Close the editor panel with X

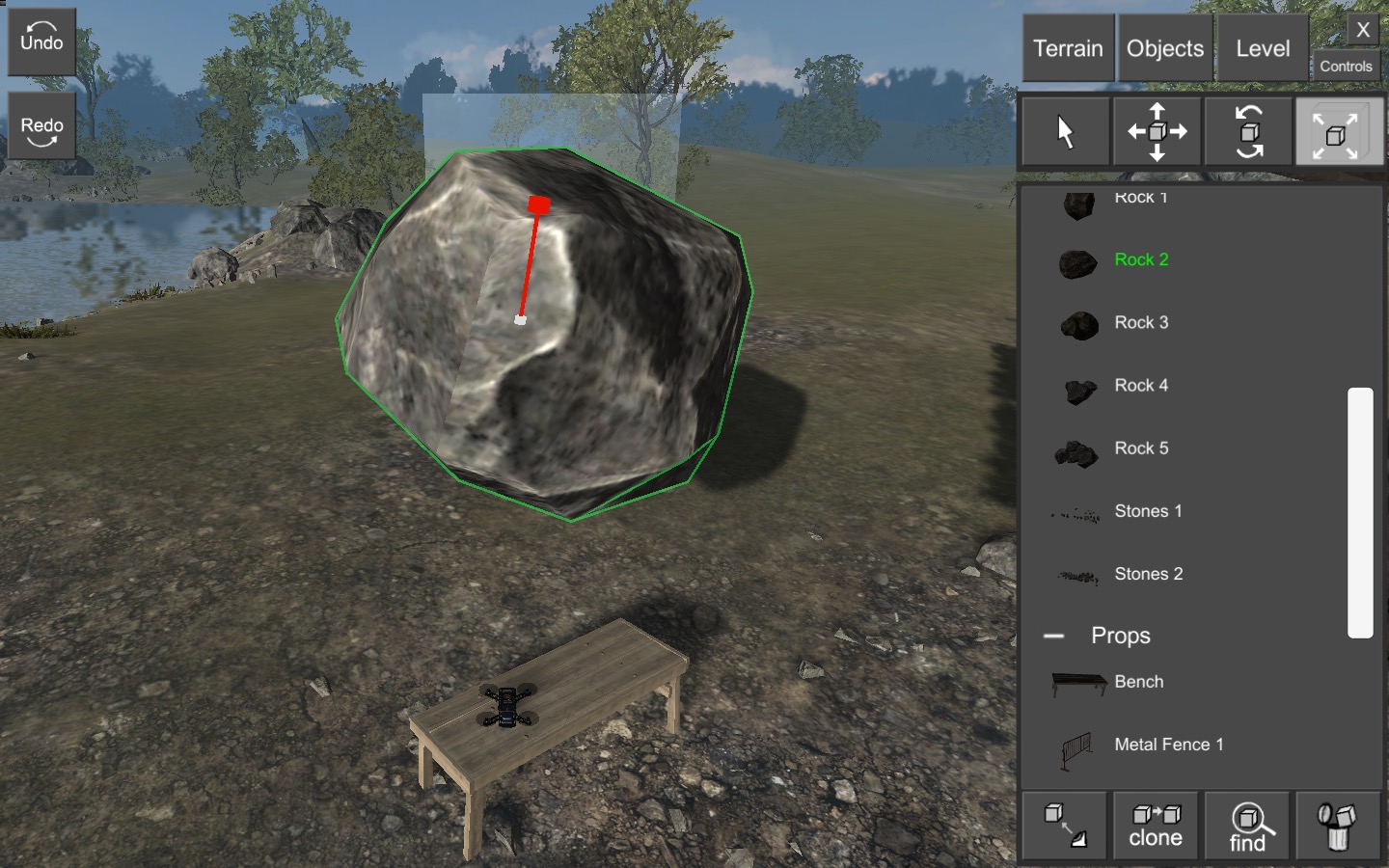pyautogui.click(x=1363, y=30)
